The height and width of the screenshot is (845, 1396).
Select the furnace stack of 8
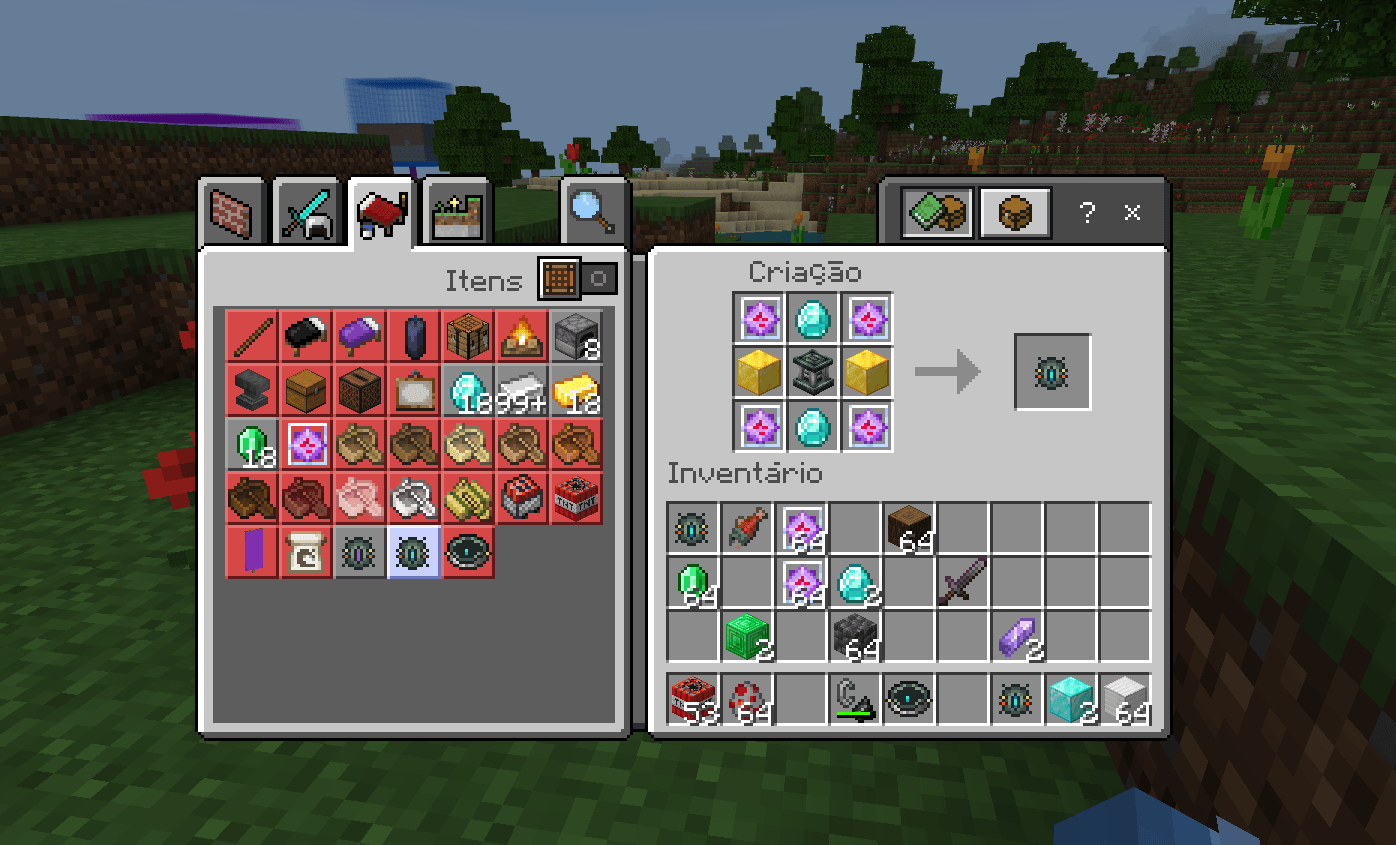pyautogui.click(x=575, y=336)
